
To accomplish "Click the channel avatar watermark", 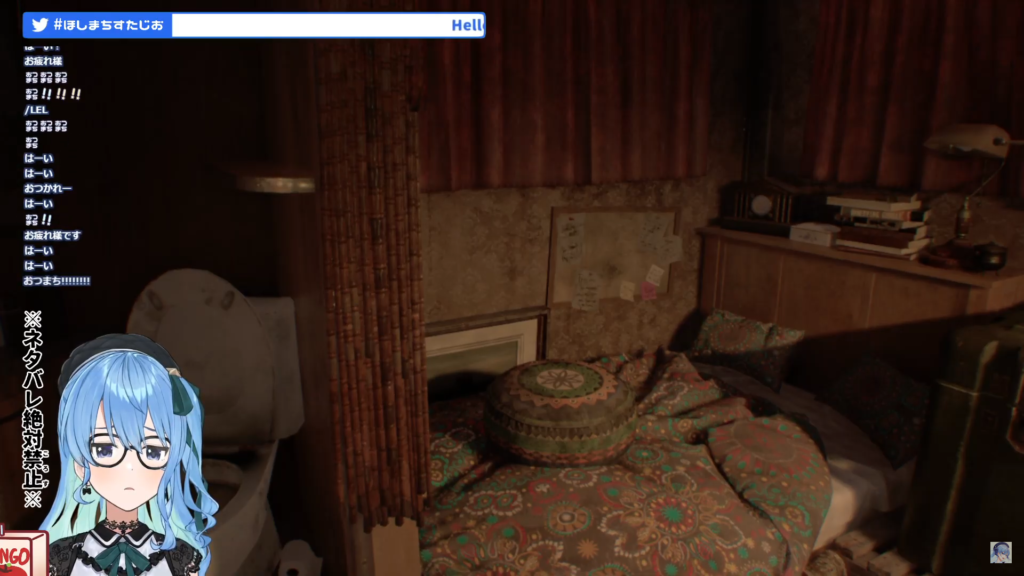I will click(x=1000, y=552).
